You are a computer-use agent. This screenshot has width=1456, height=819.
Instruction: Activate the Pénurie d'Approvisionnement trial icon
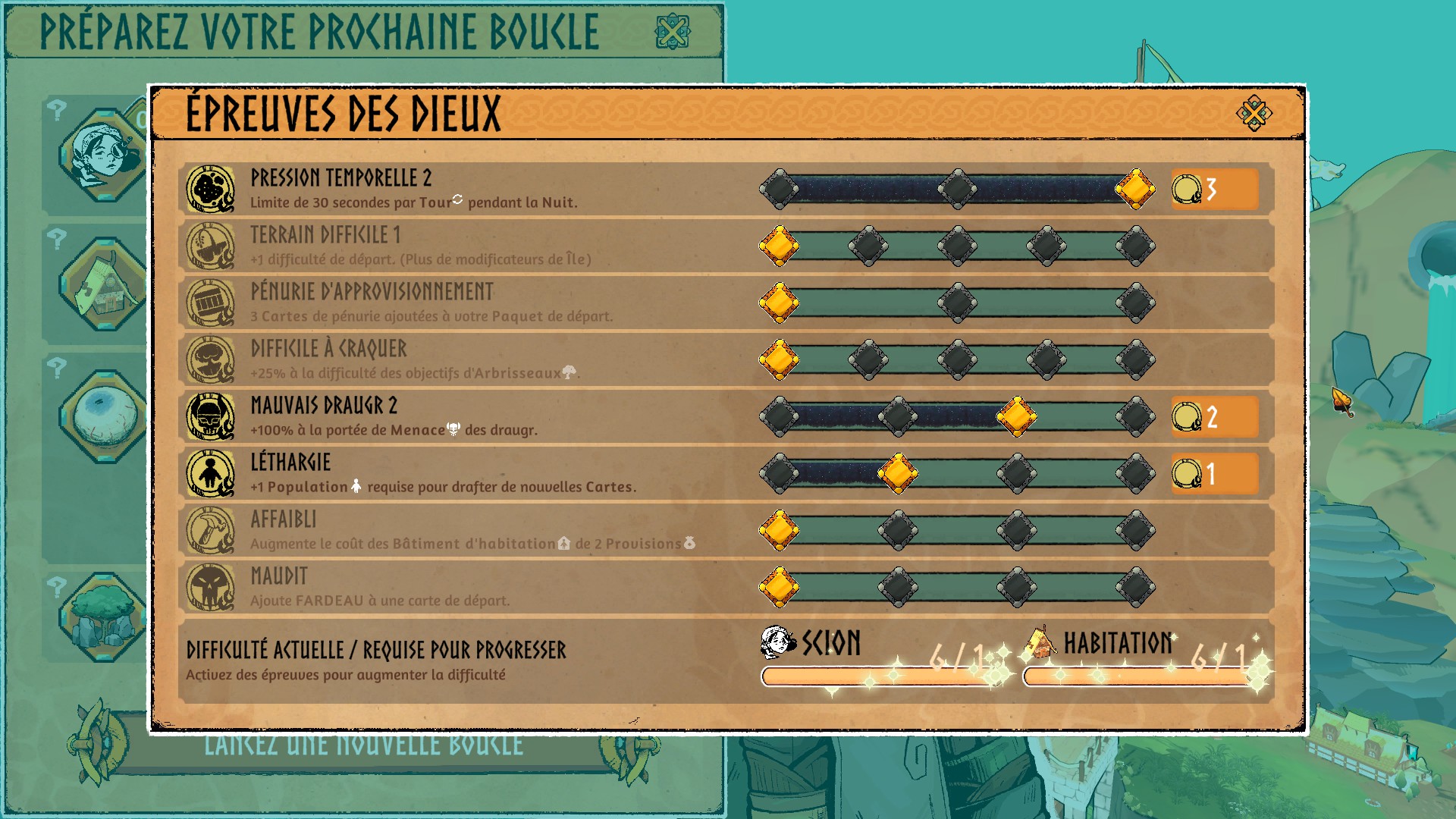click(210, 303)
